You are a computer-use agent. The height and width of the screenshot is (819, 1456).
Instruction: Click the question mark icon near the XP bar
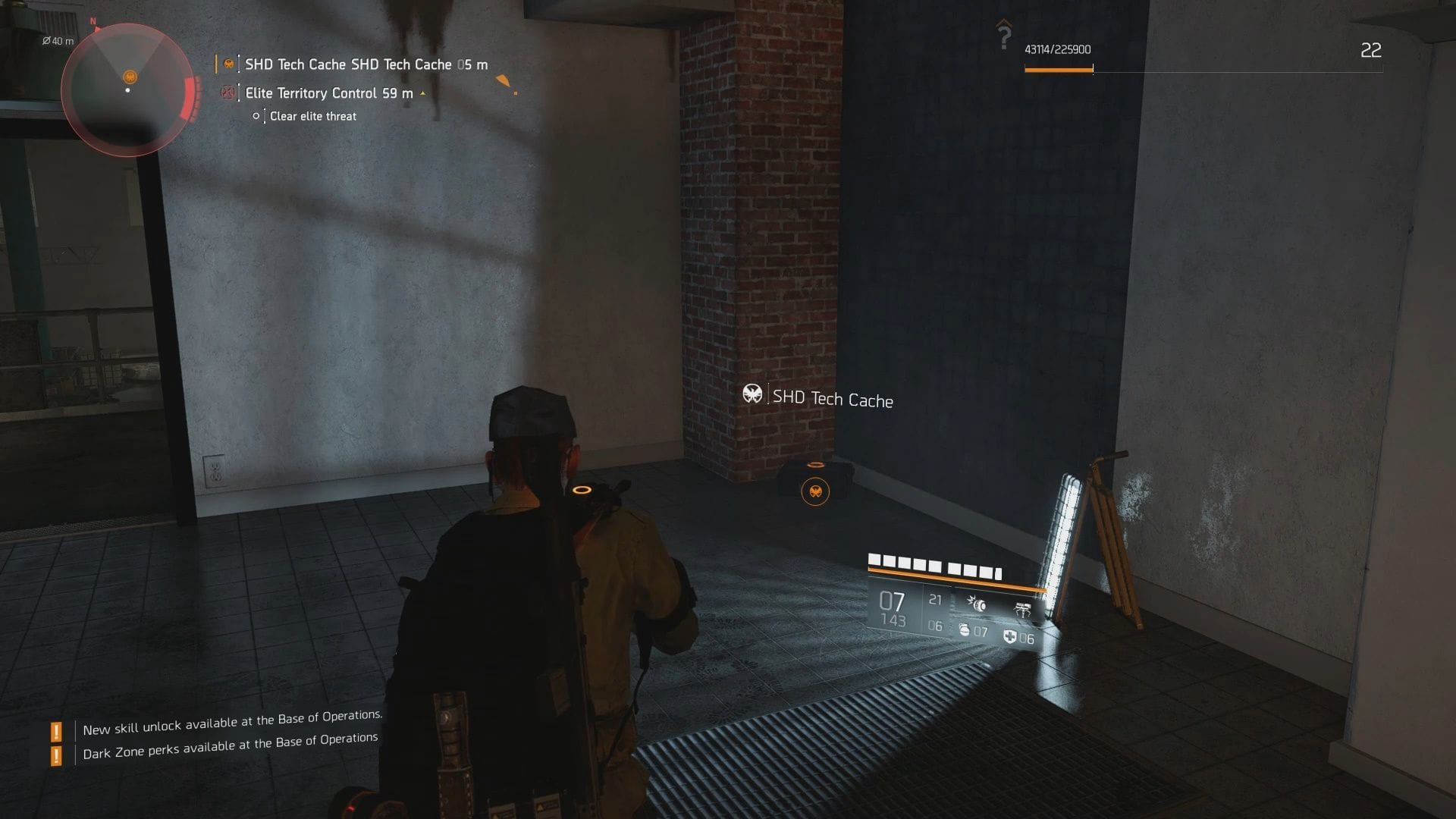tap(1006, 32)
